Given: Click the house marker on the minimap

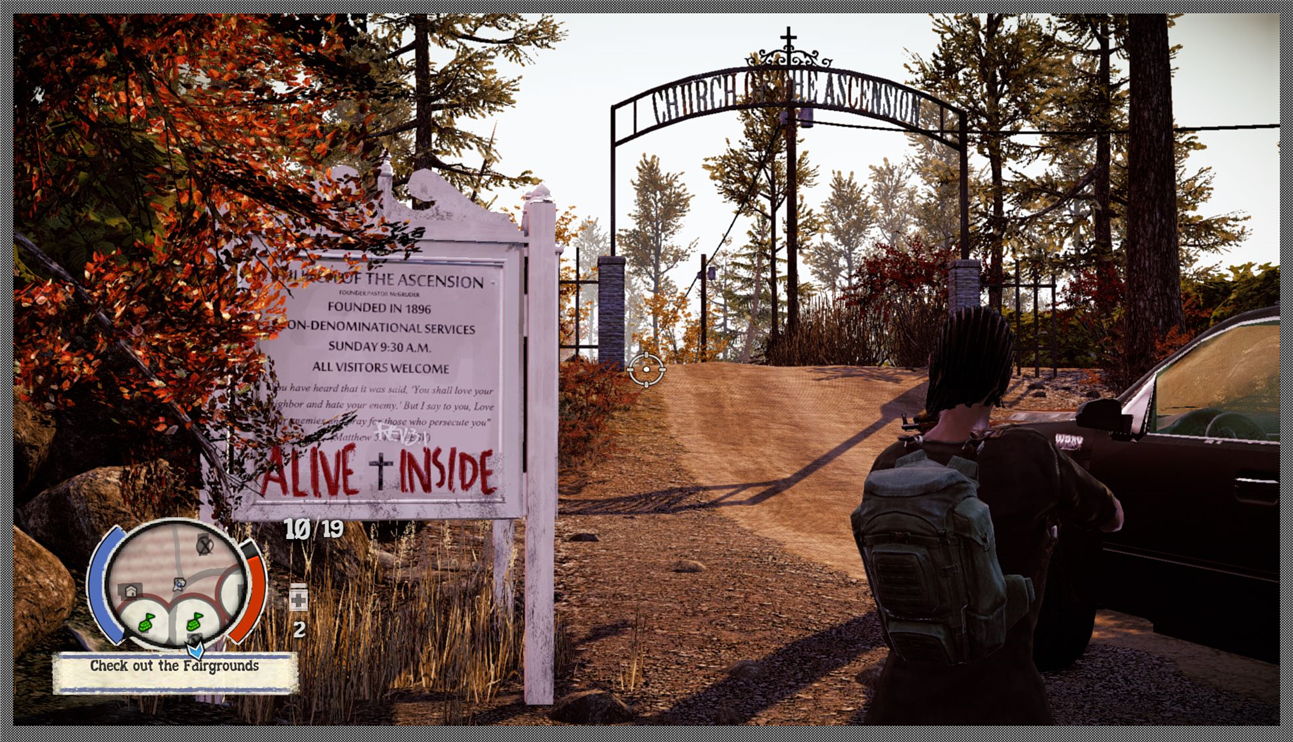Looking at the screenshot, I should [131, 591].
